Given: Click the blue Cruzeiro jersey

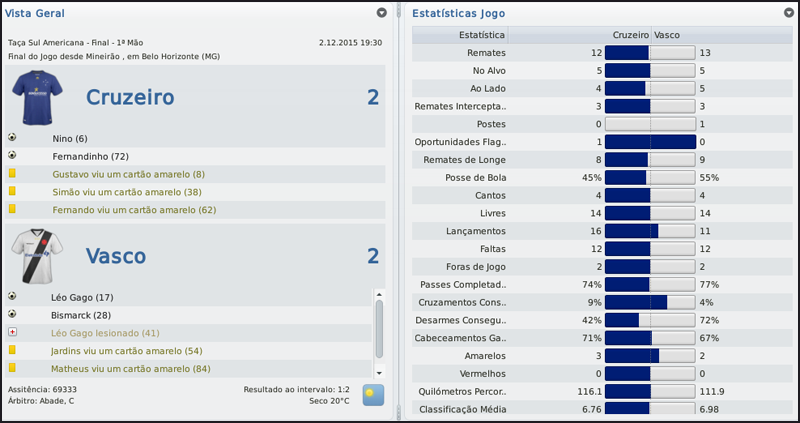Looking at the screenshot, I should (37, 97).
